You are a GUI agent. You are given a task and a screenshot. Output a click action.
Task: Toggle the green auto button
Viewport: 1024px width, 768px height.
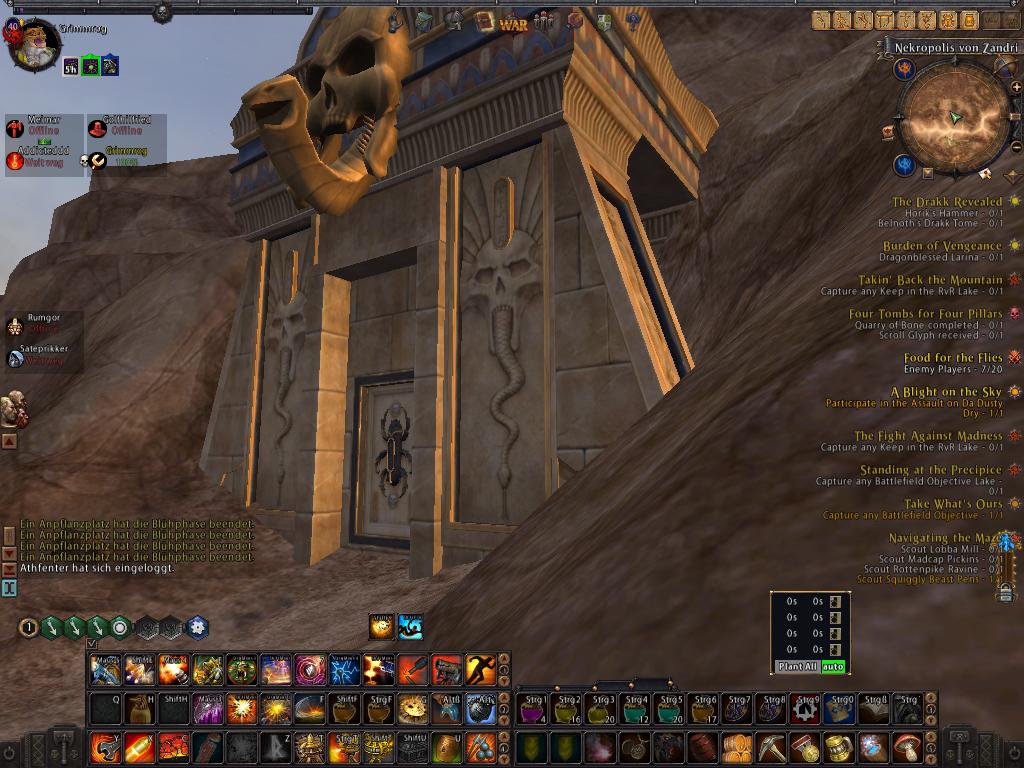833,667
